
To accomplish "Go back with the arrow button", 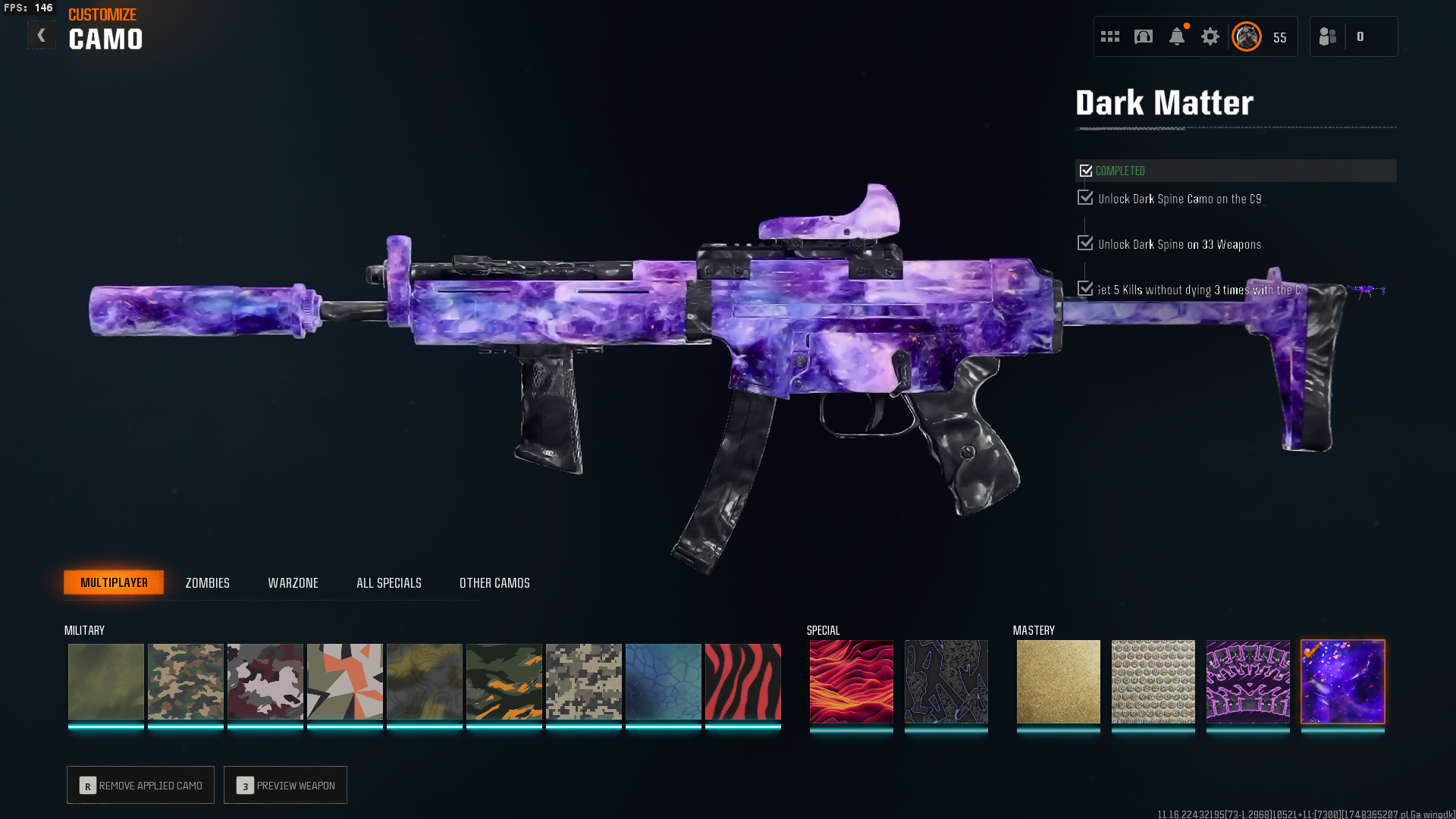I will [x=41, y=35].
